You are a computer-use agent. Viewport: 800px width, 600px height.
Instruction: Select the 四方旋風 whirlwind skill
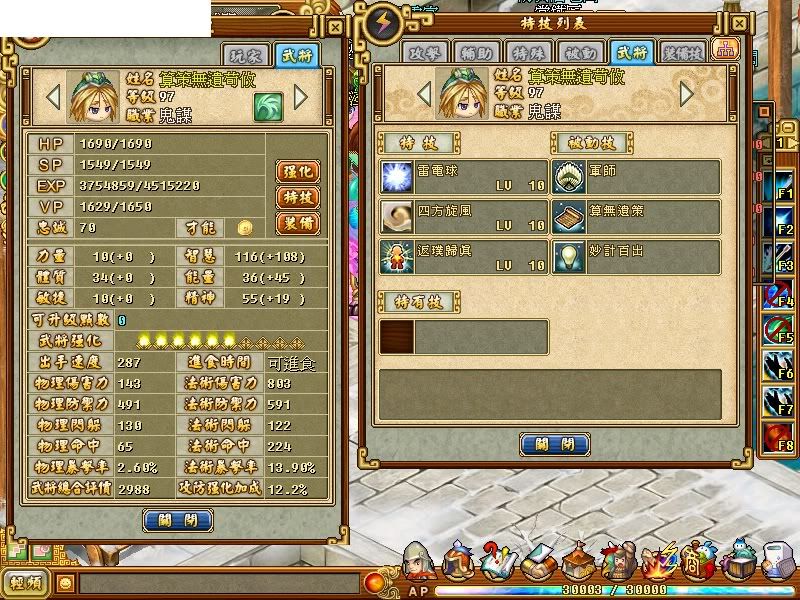click(463, 216)
